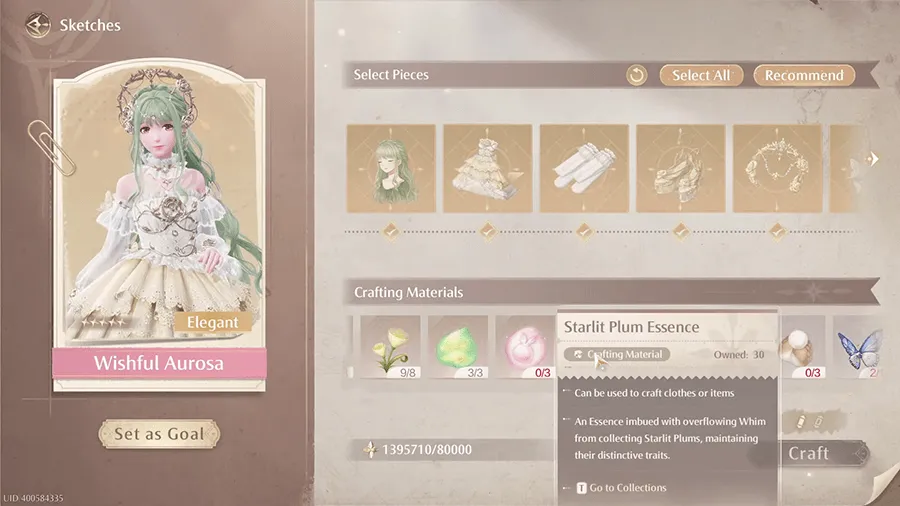Choose the cream shoes piece

pos(680,168)
